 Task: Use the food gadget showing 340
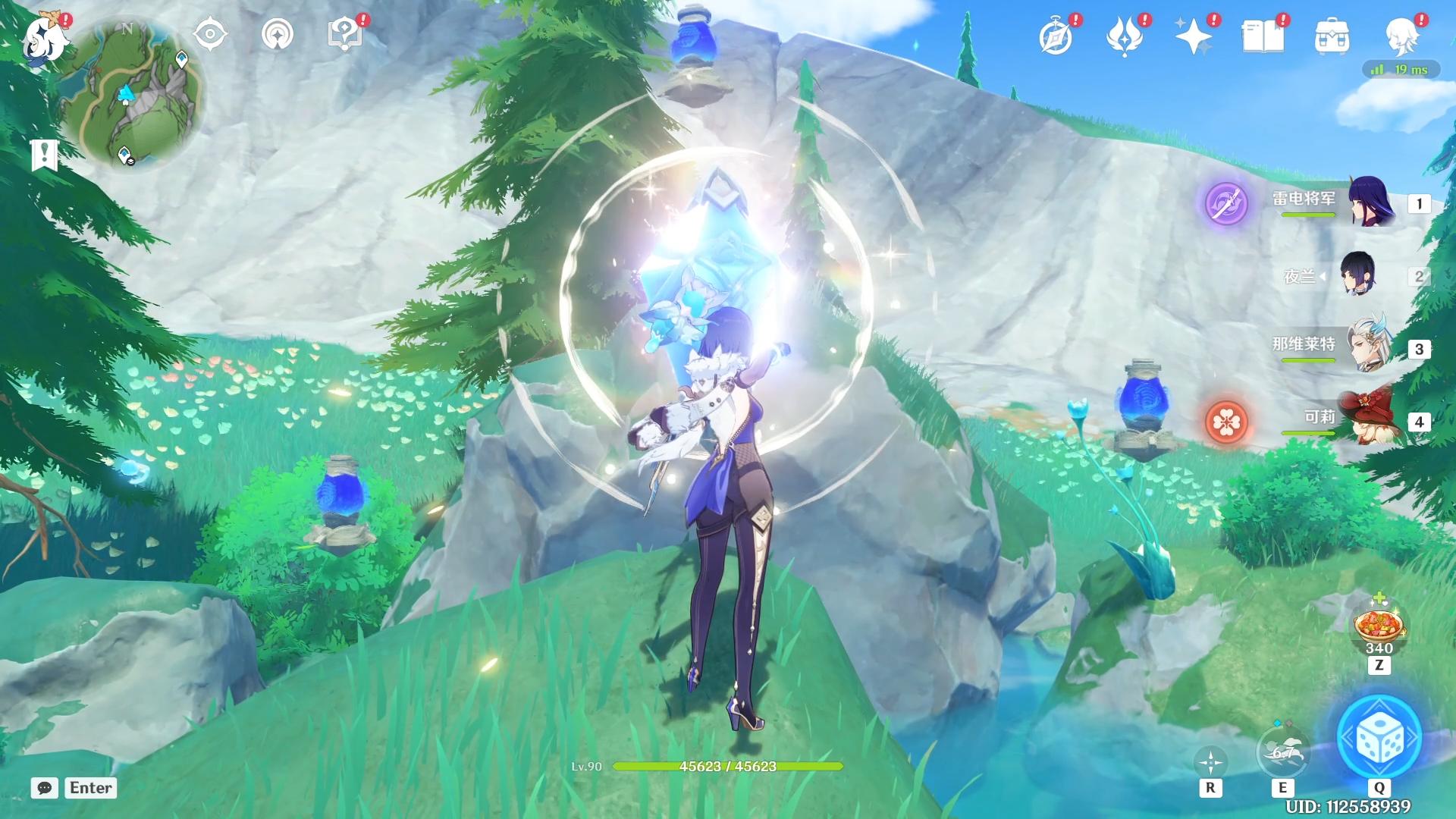(1379, 626)
